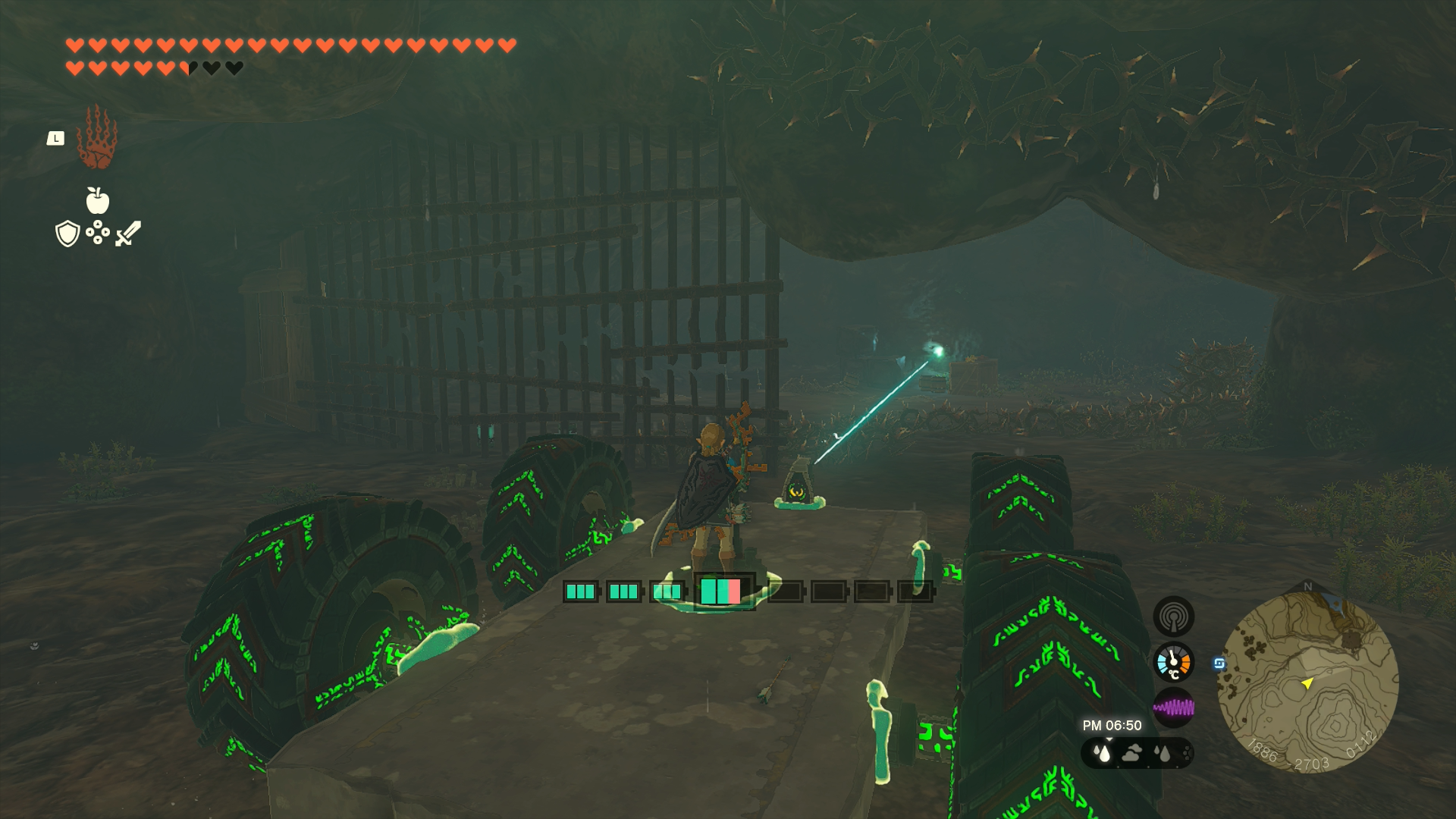Click the apple quick-item icon
1456x819 pixels.
coord(97,201)
